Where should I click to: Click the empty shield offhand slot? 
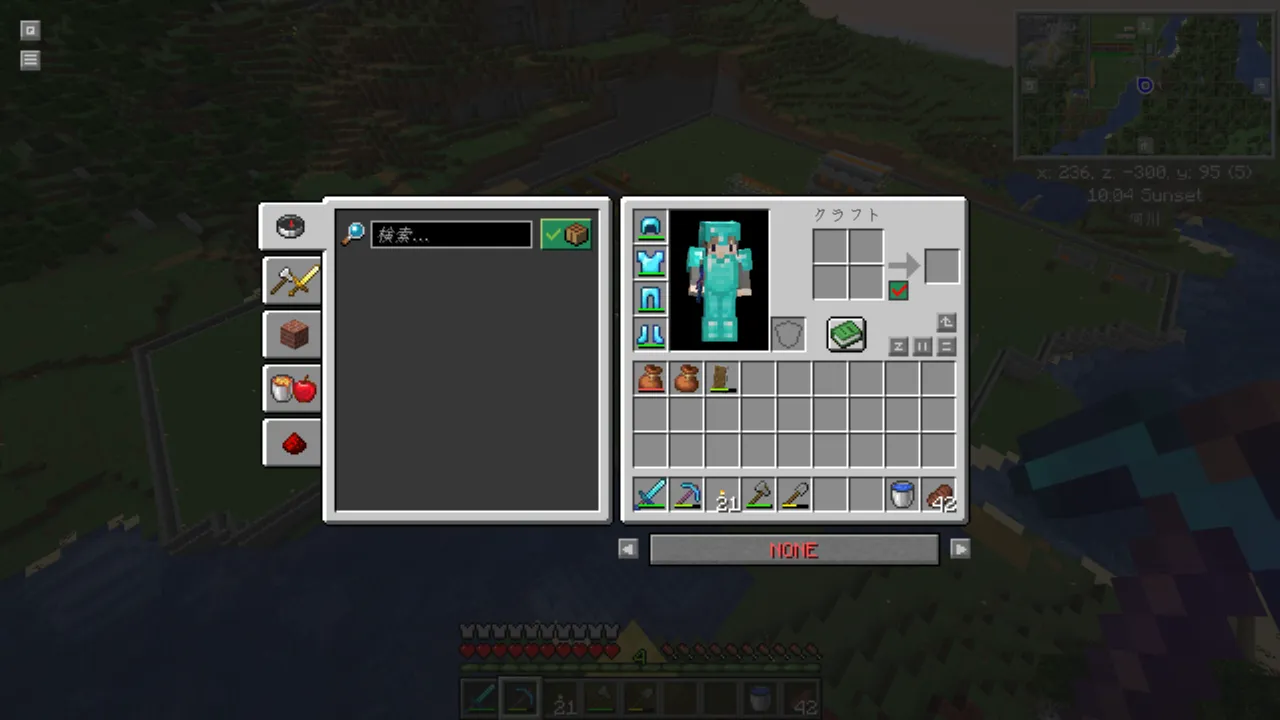[x=788, y=334]
